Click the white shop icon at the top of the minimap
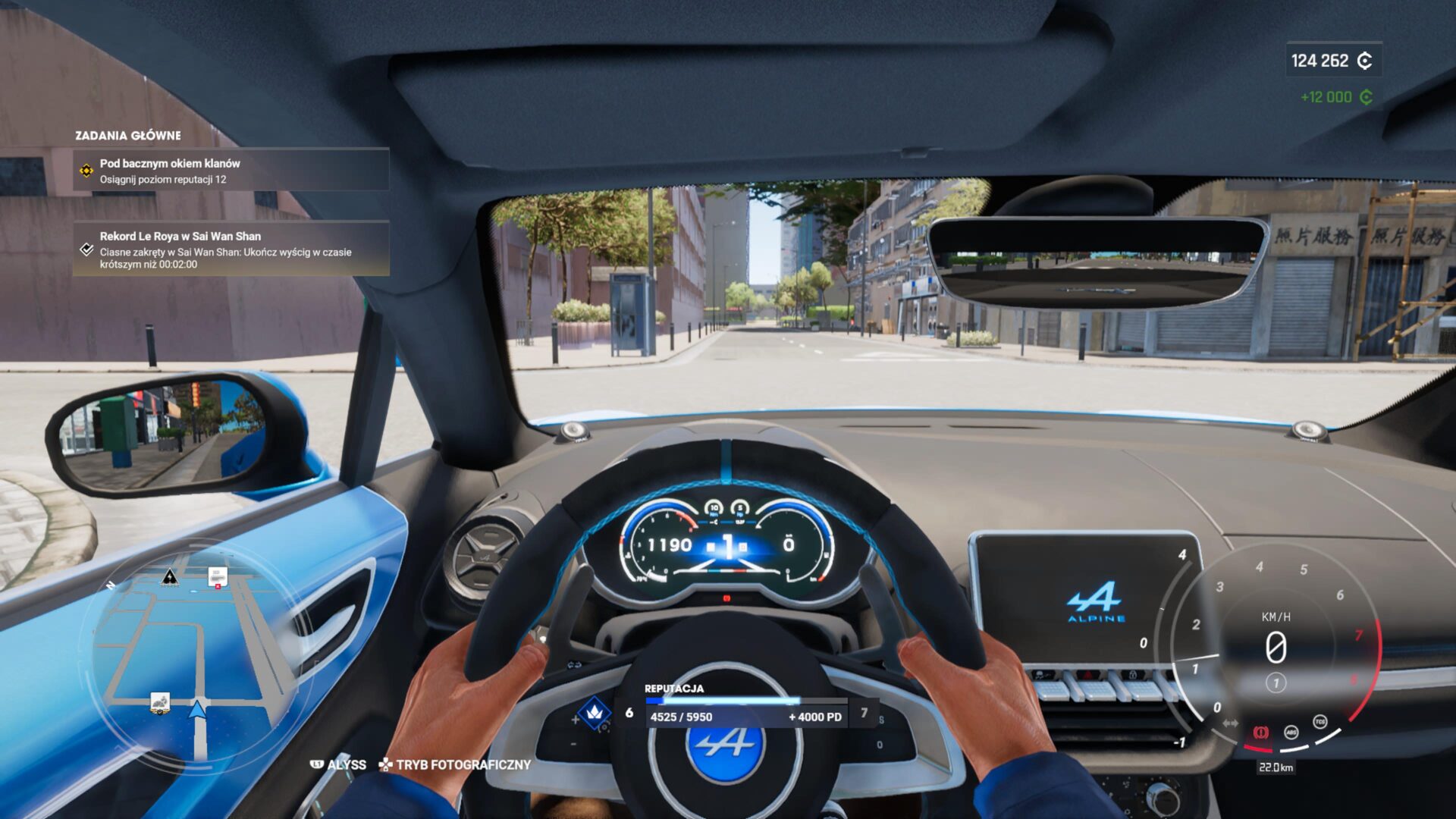The height and width of the screenshot is (819, 1456). click(218, 576)
